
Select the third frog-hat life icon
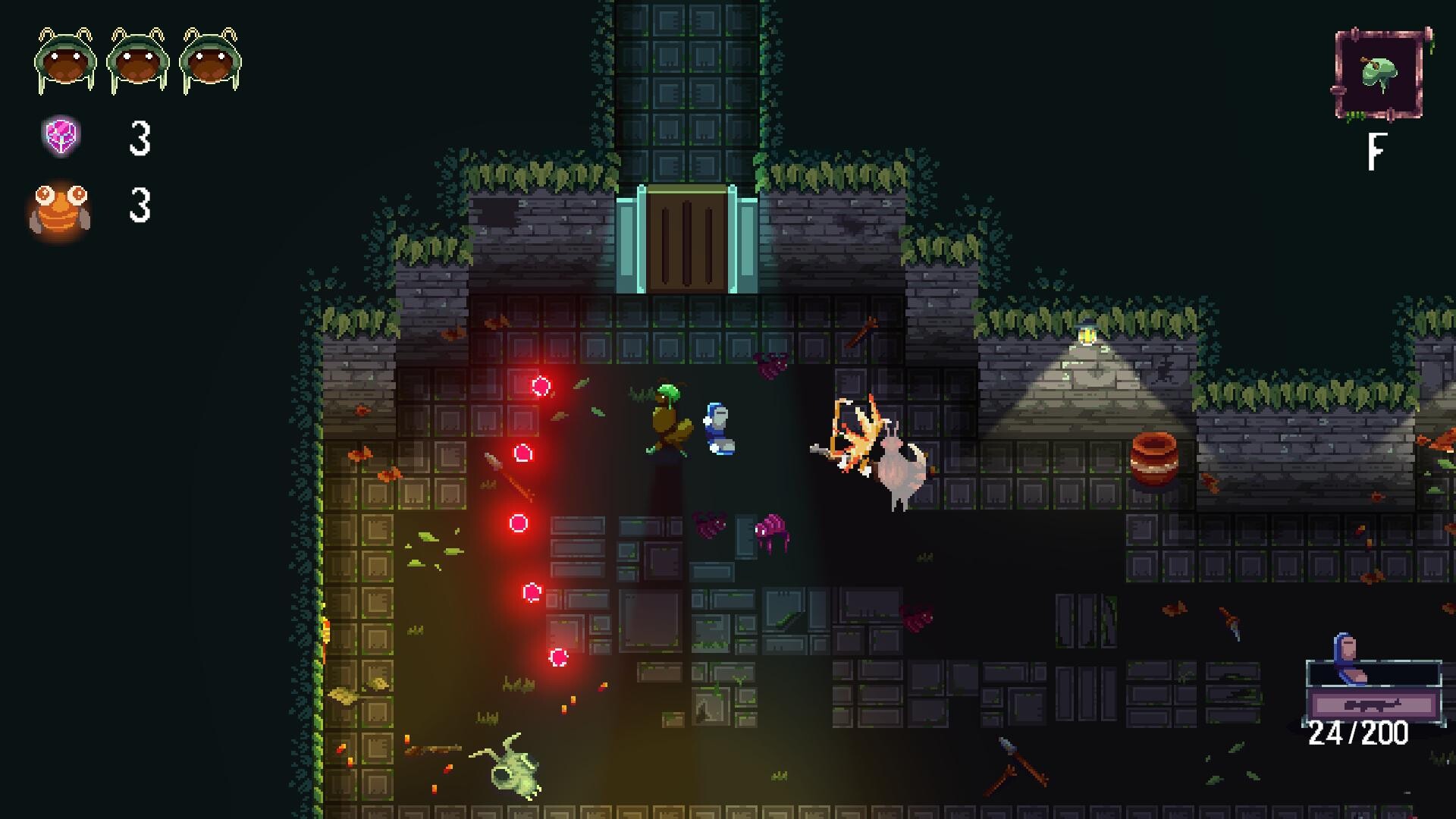(x=210, y=58)
